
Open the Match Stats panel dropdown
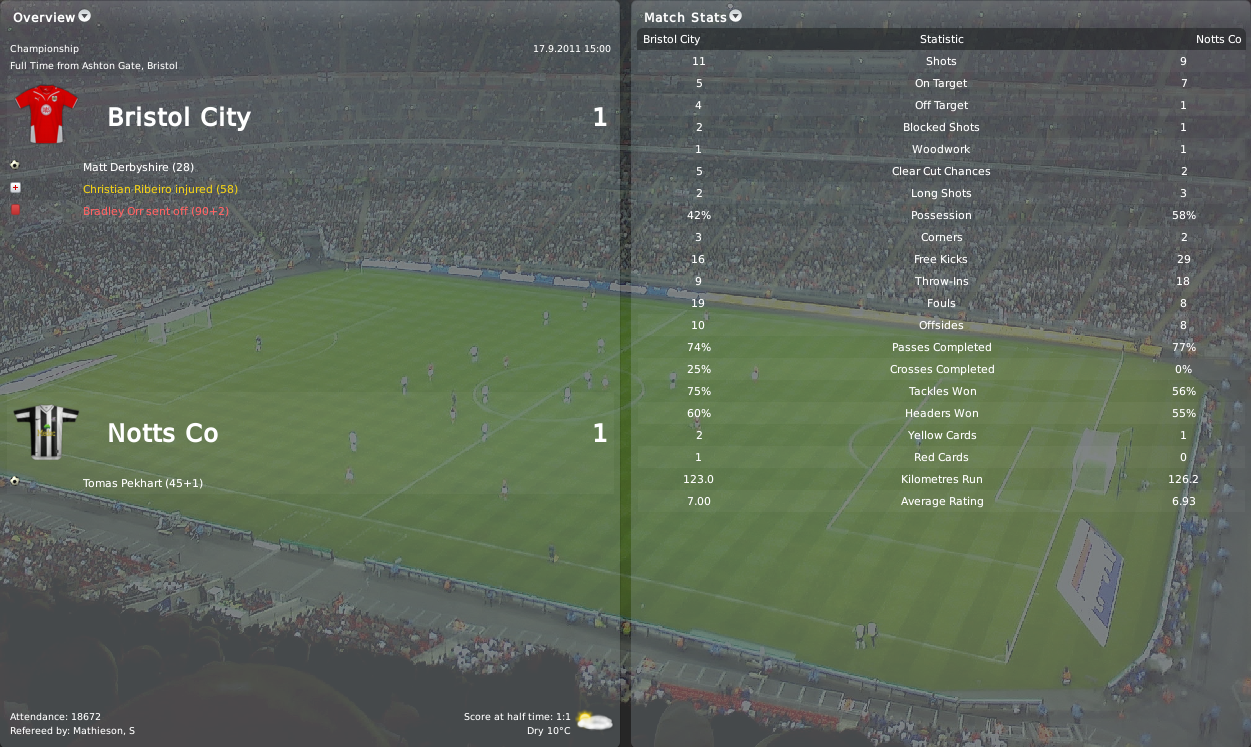coord(736,16)
